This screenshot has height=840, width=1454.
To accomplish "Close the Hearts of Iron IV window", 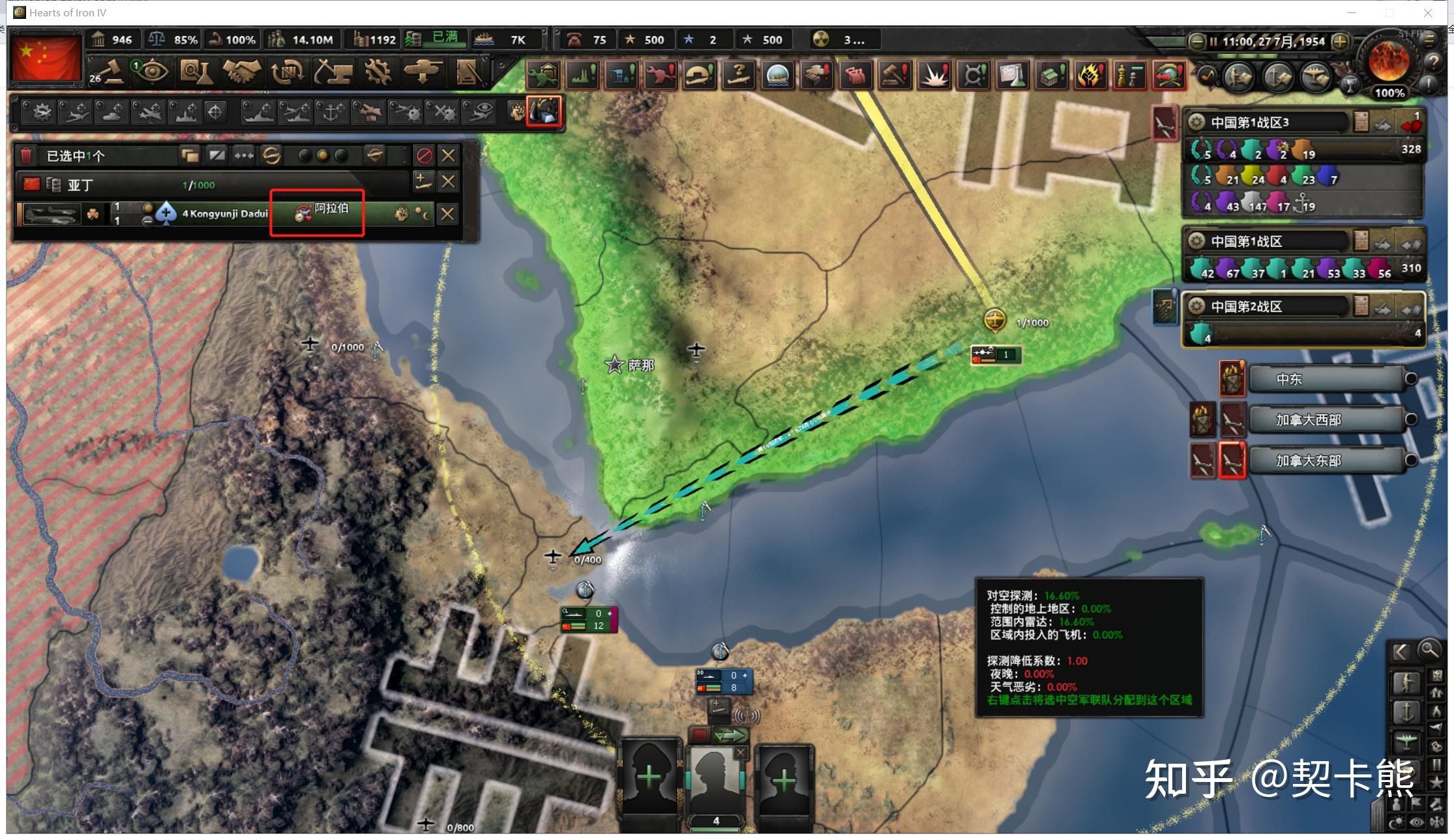I will coord(1427,12).
